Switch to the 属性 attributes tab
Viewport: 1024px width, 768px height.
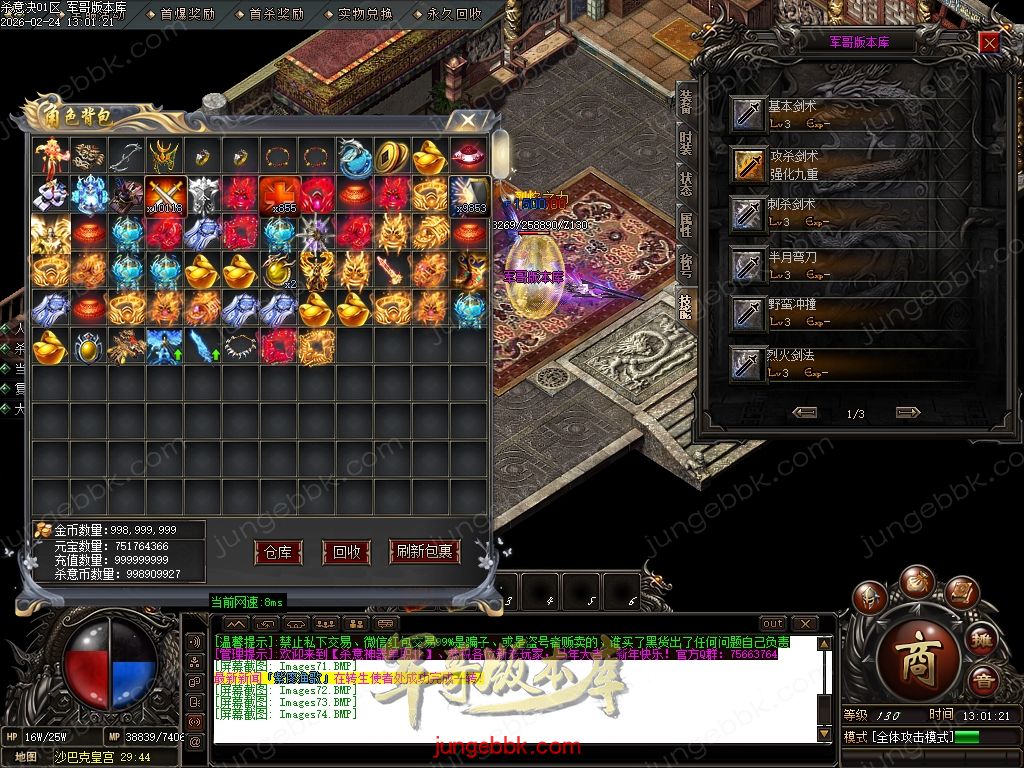tap(685, 225)
